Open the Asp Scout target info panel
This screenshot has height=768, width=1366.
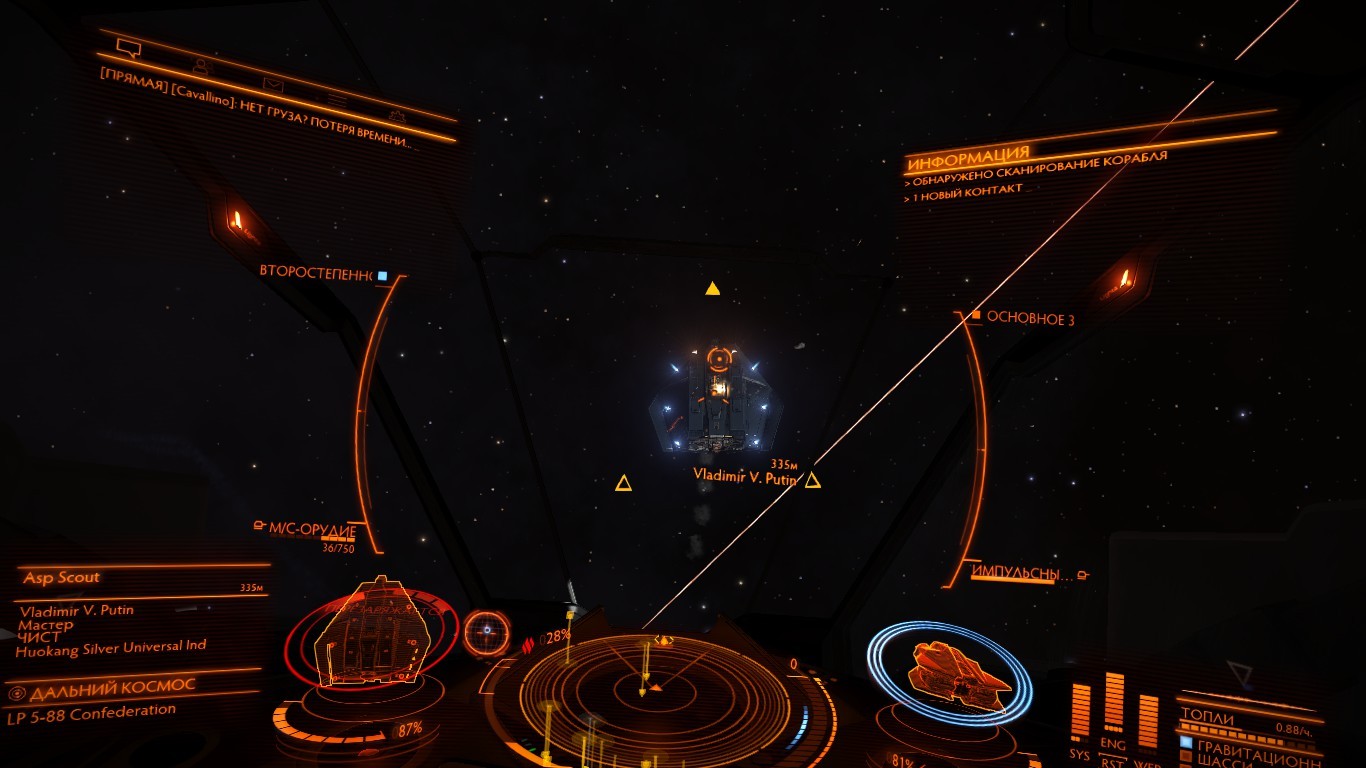click(61, 578)
